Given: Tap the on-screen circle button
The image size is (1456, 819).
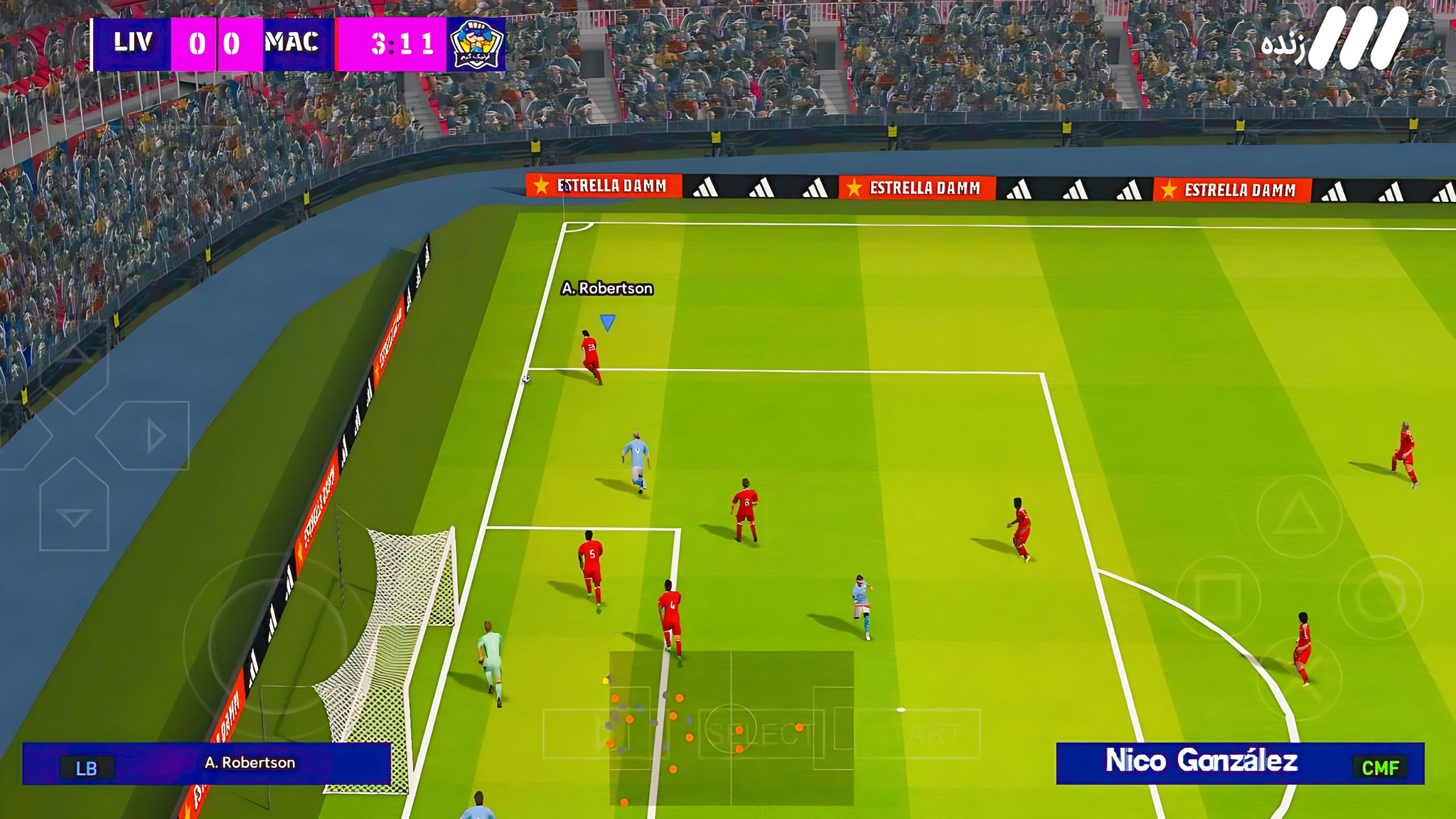Looking at the screenshot, I should click(x=1380, y=596).
